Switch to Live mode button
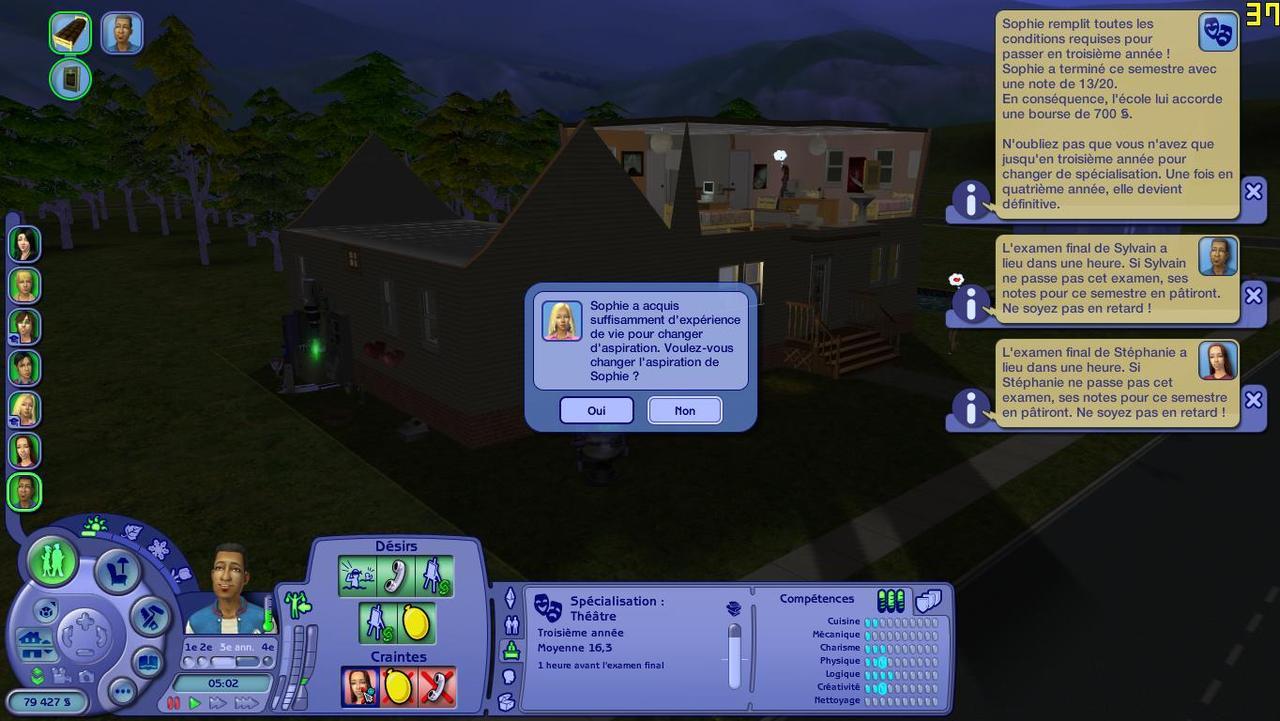The width and height of the screenshot is (1280, 721). (x=53, y=561)
